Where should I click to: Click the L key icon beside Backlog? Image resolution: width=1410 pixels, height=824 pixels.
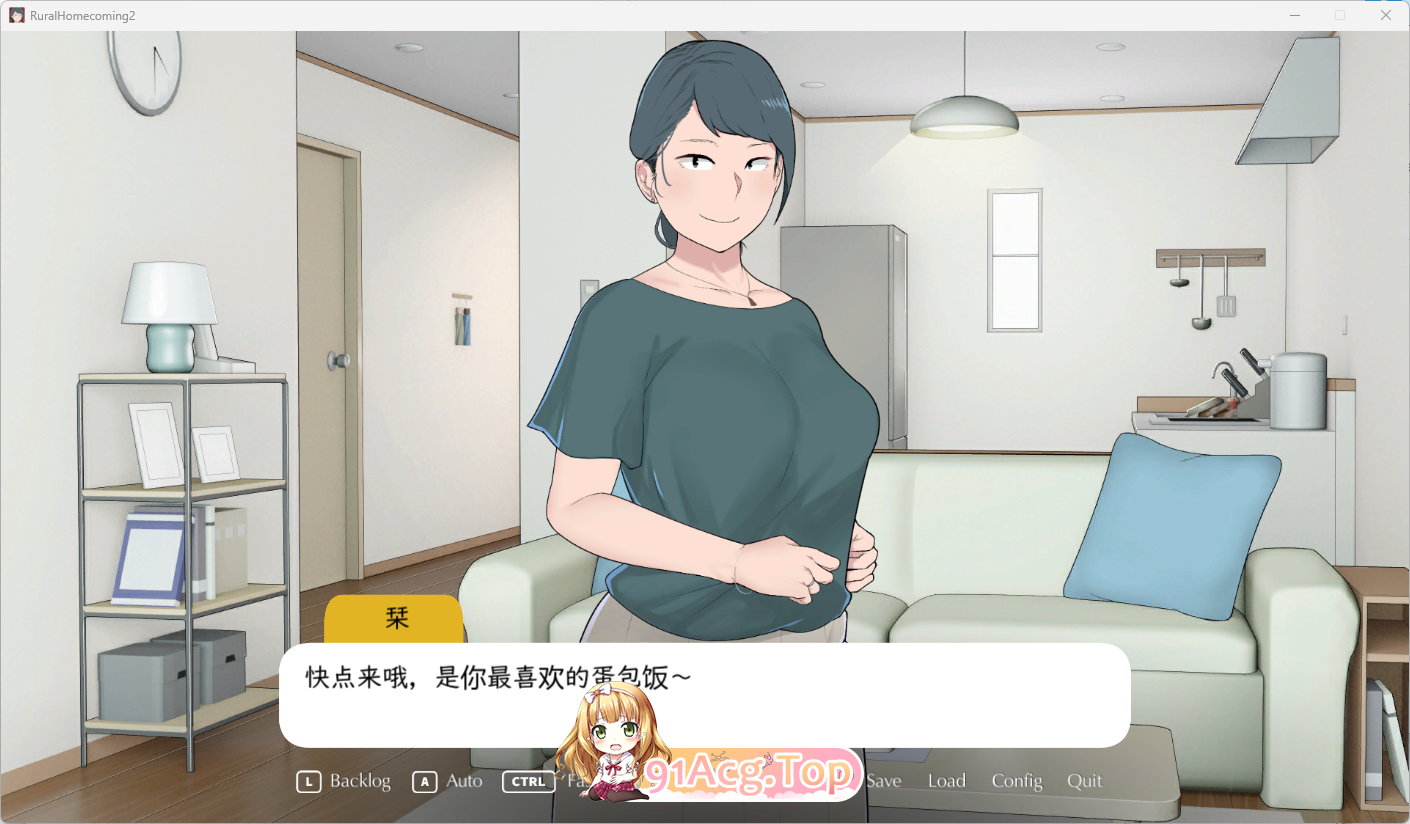pyautogui.click(x=308, y=781)
